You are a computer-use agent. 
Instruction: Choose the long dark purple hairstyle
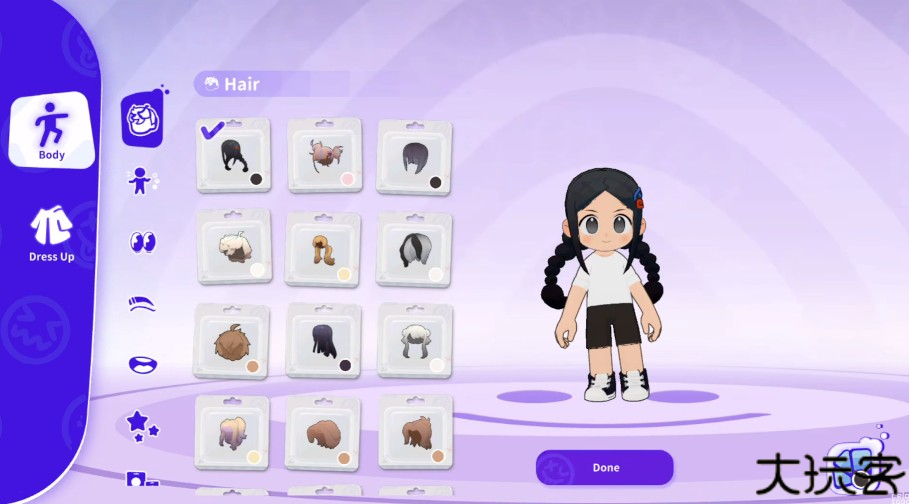point(323,341)
